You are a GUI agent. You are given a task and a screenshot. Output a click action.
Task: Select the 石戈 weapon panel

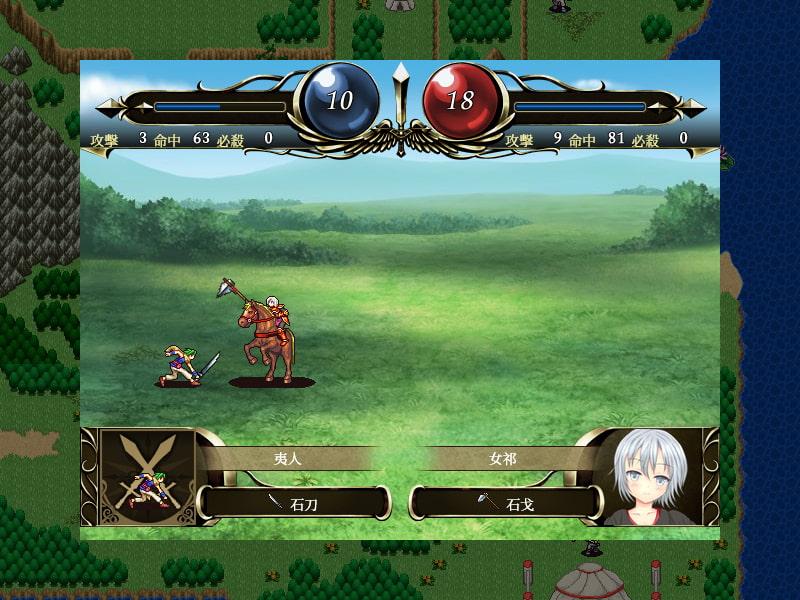tap(507, 502)
